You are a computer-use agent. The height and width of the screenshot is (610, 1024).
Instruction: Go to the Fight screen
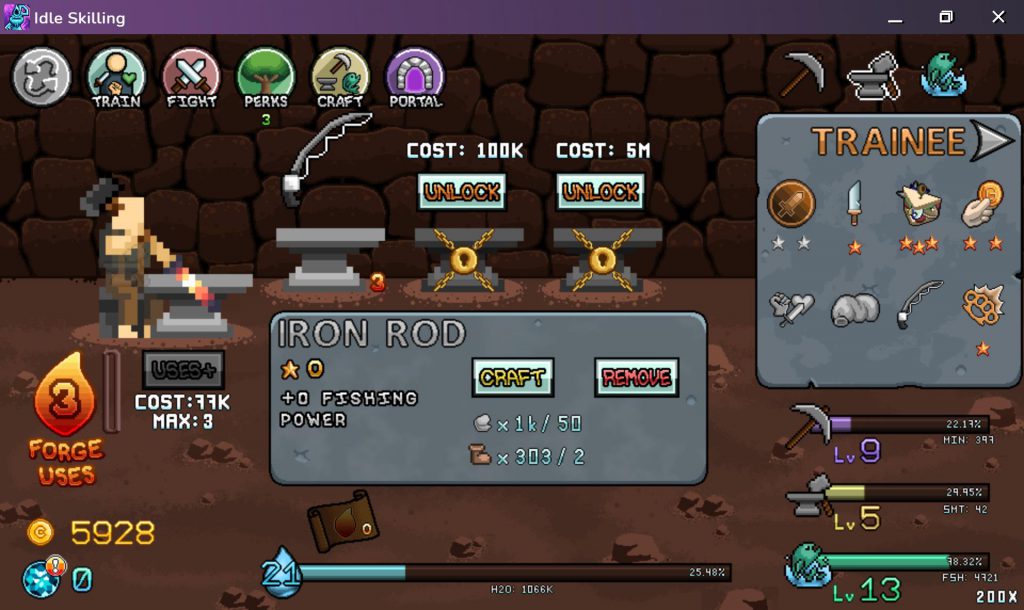click(x=191, y=77)
